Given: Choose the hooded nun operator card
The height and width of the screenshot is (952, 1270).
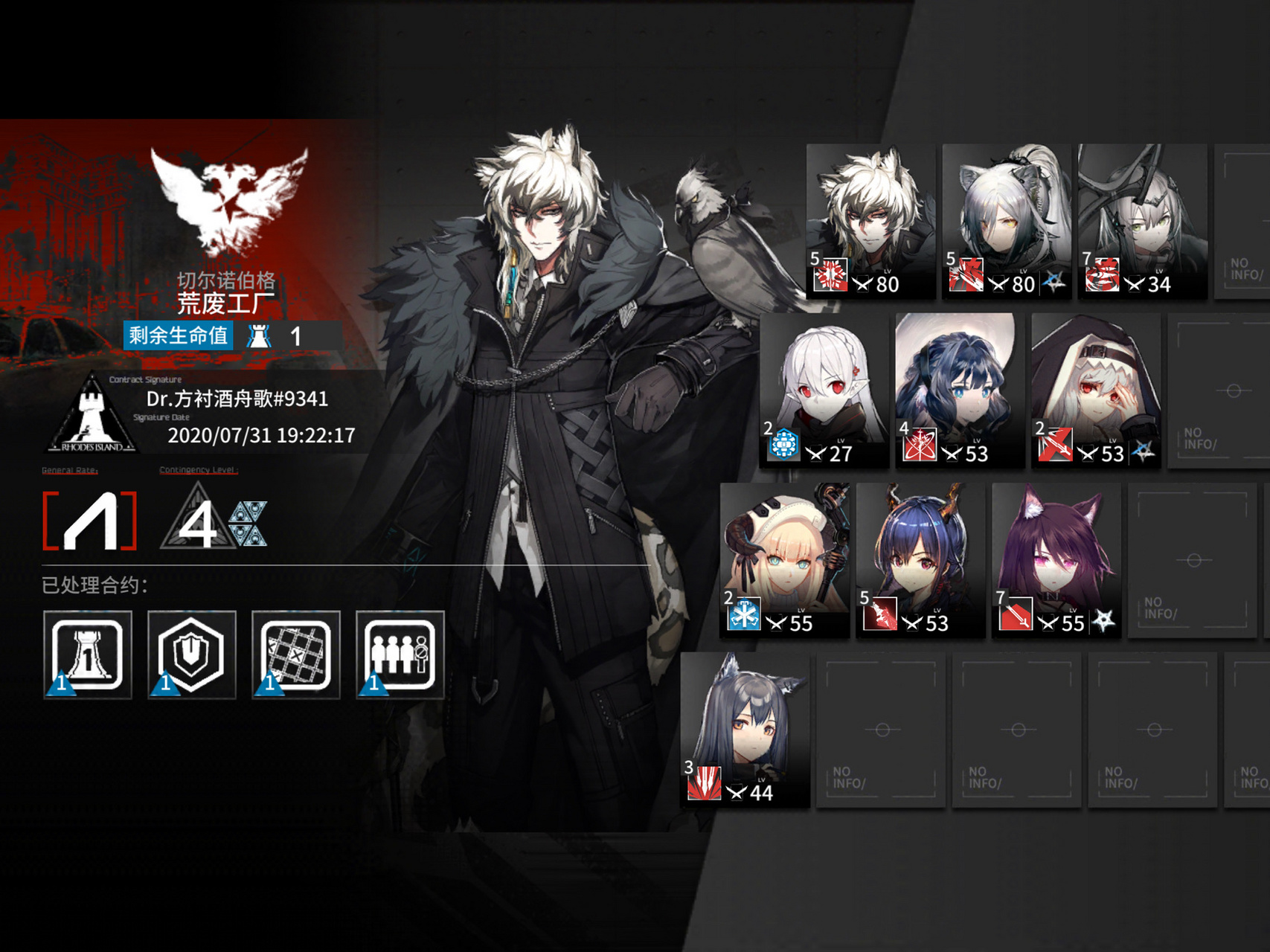Looking at the screenshot, I should pos(1096,390).
